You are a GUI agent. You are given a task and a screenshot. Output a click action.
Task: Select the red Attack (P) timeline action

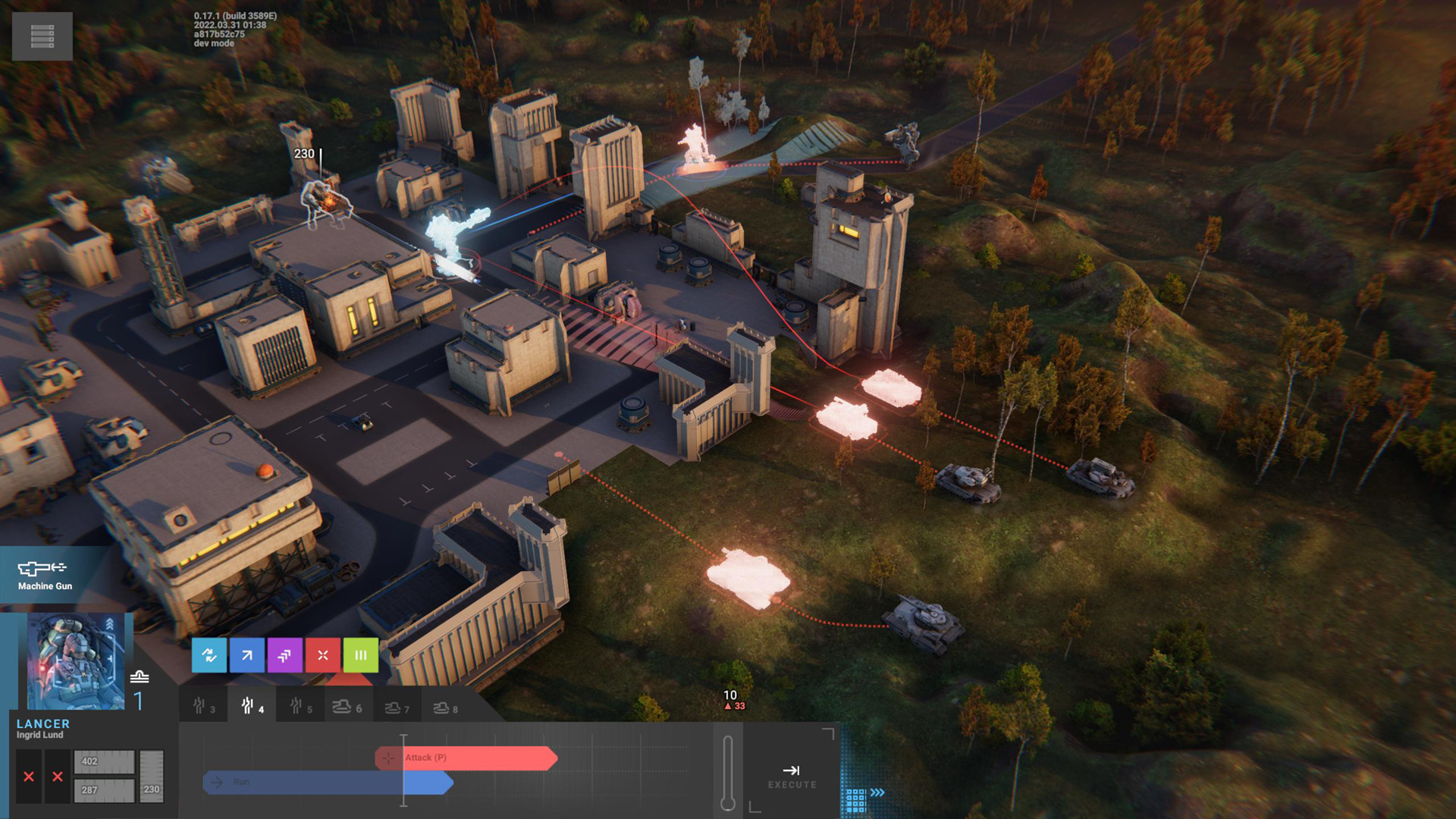[466, 758]
